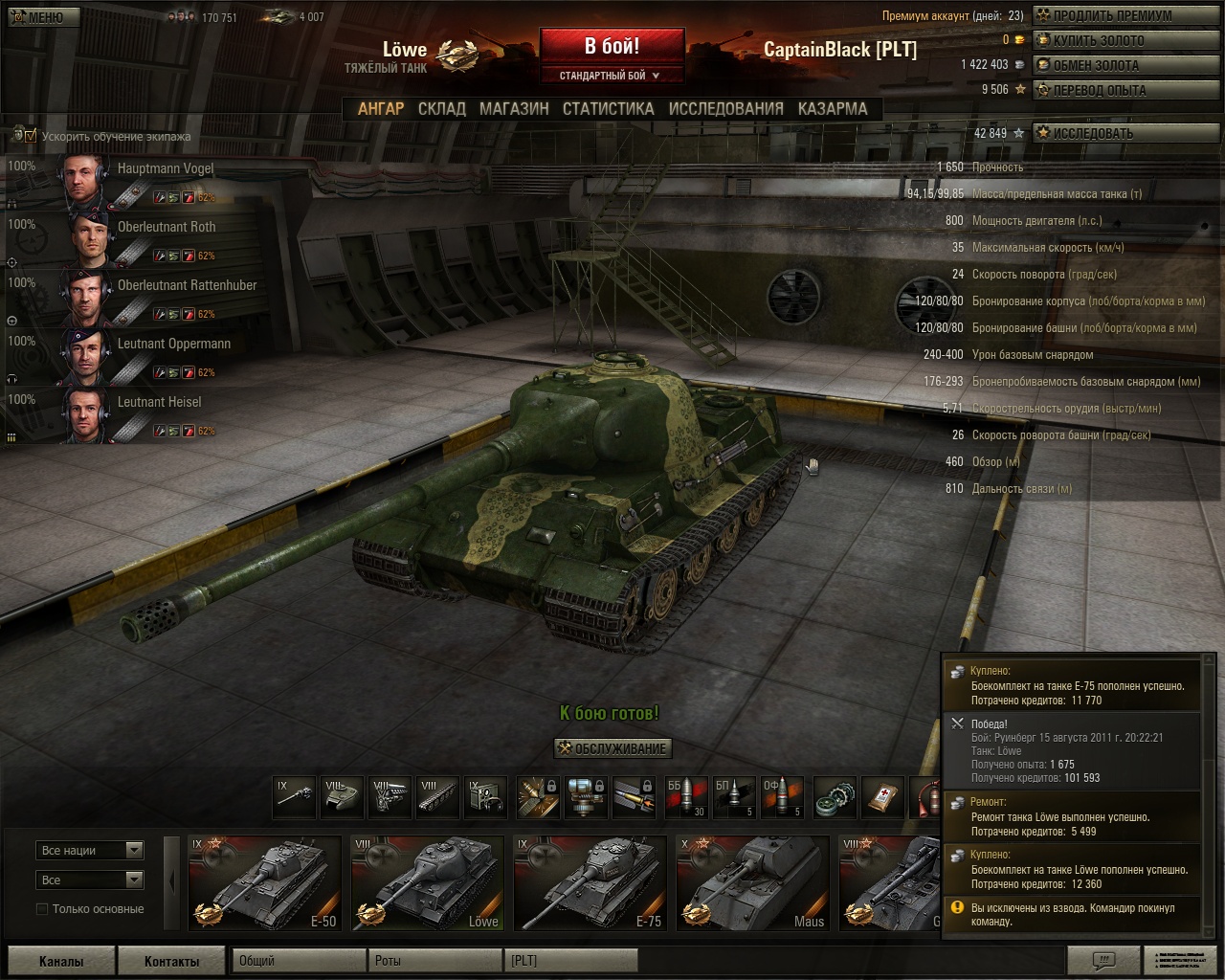This screenshot has width=1225, height=980.
Task: Open the Контакты button
Action: point(171,961)
